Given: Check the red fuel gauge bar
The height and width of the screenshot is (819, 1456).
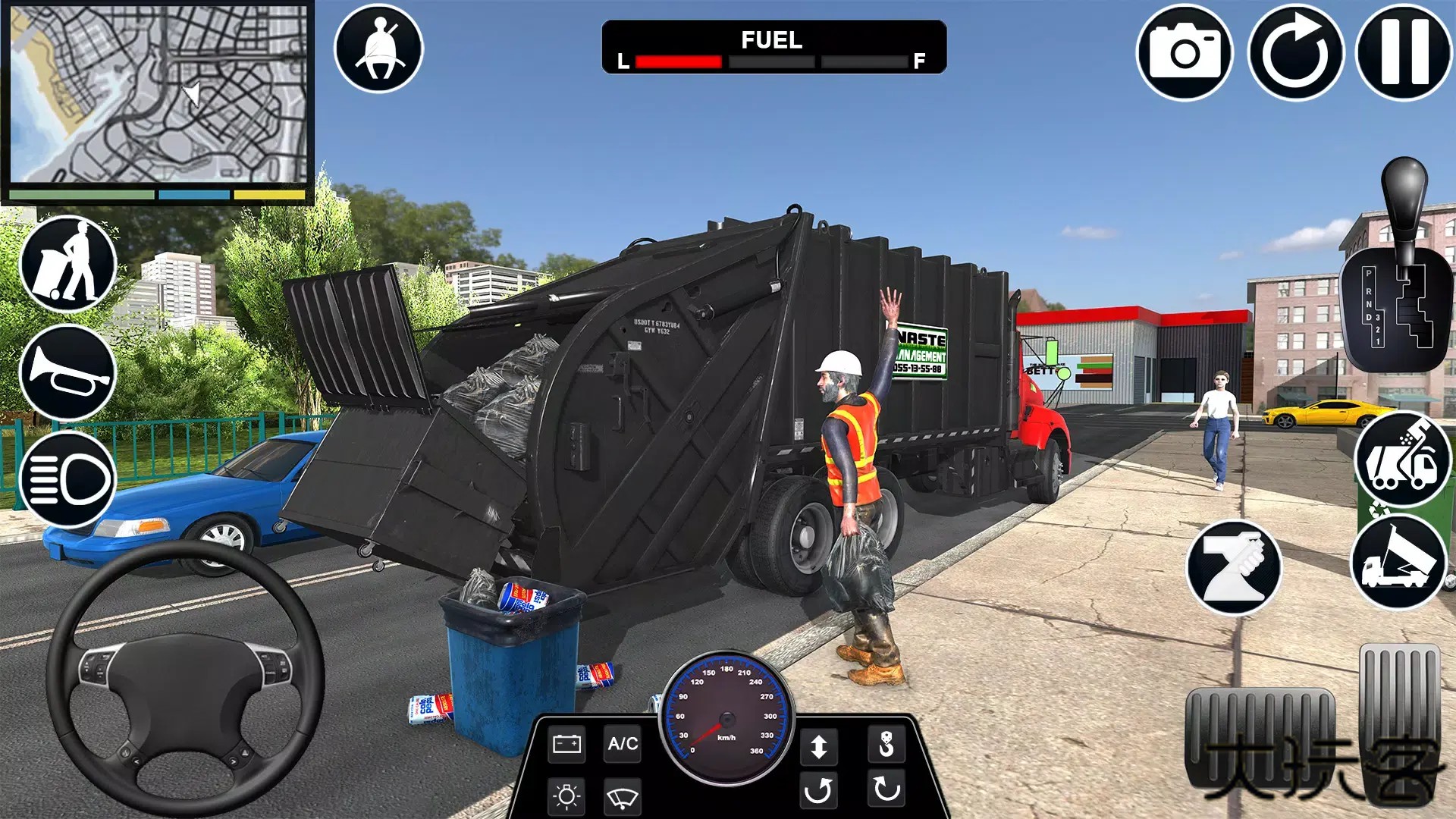Looking at the screenshot, I should [679, 60].
